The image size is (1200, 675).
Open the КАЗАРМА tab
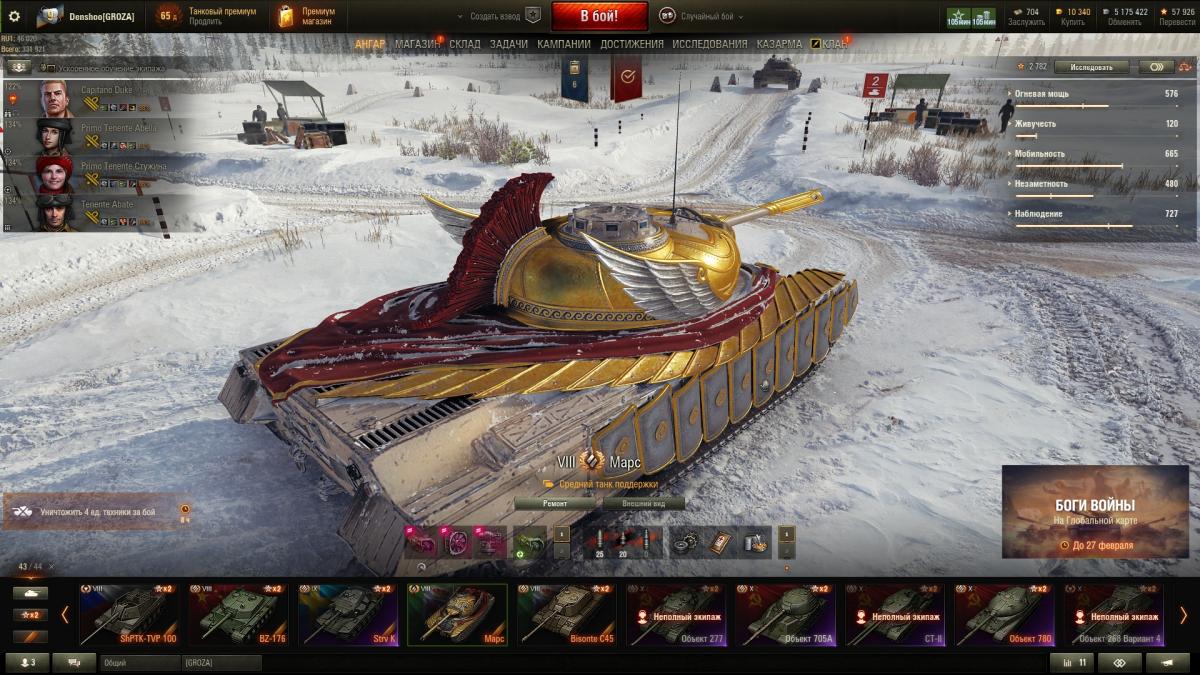(779, 44)
